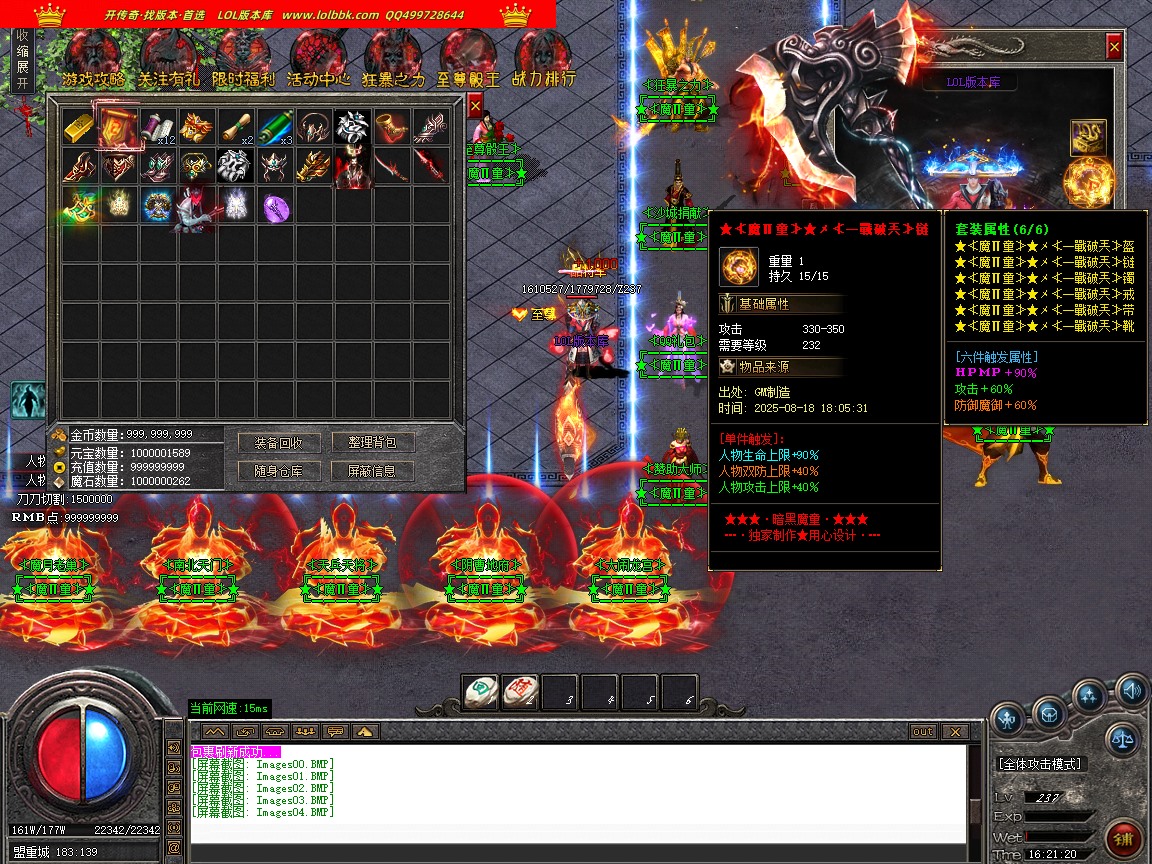Open the 游戏攻略 game guide menu
Image resolution: width=1152 pixels, height=864 pixels.
click(x=94, y=60)
